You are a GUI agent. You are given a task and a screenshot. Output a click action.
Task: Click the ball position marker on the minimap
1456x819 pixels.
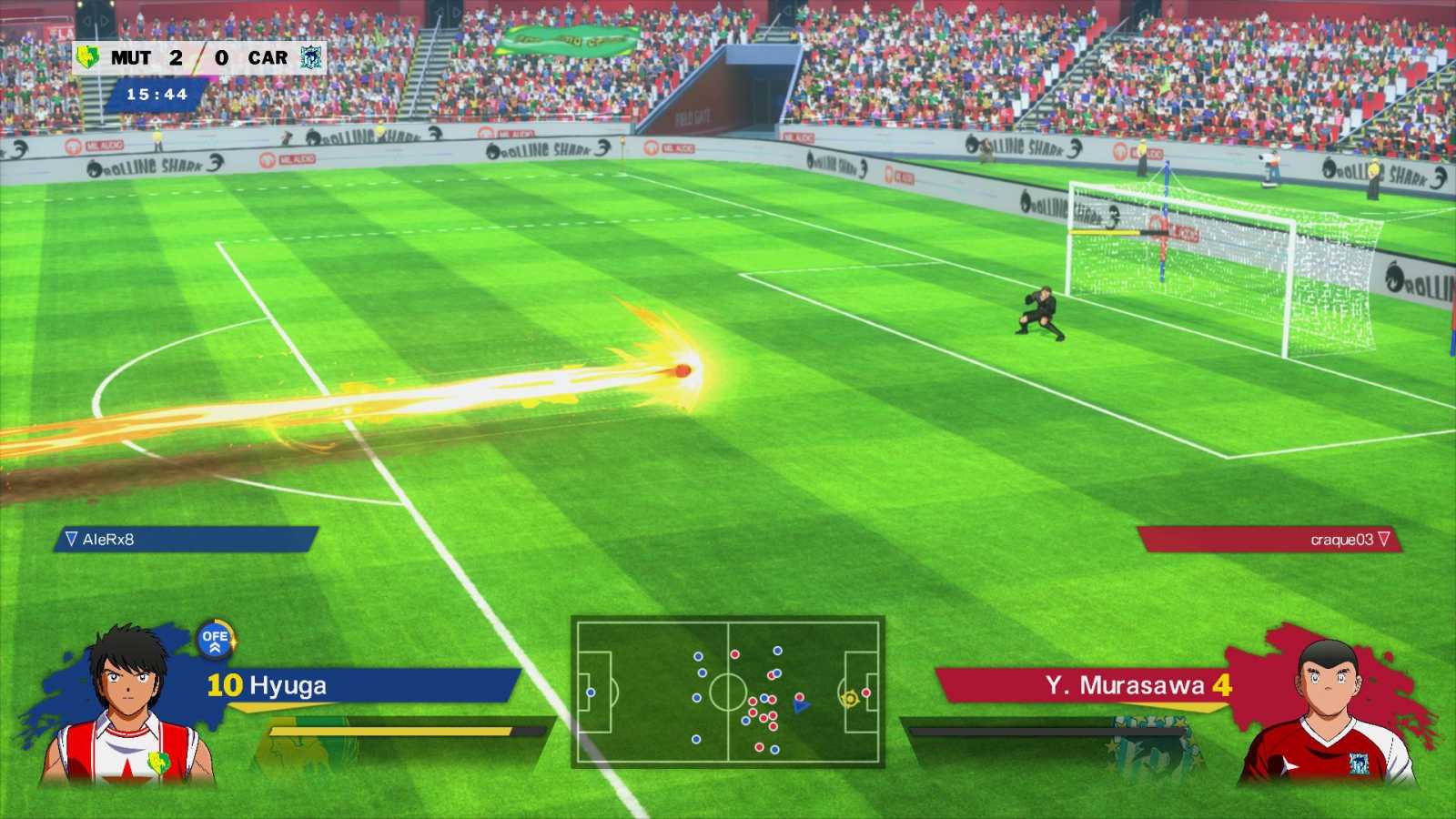[851, 698]
